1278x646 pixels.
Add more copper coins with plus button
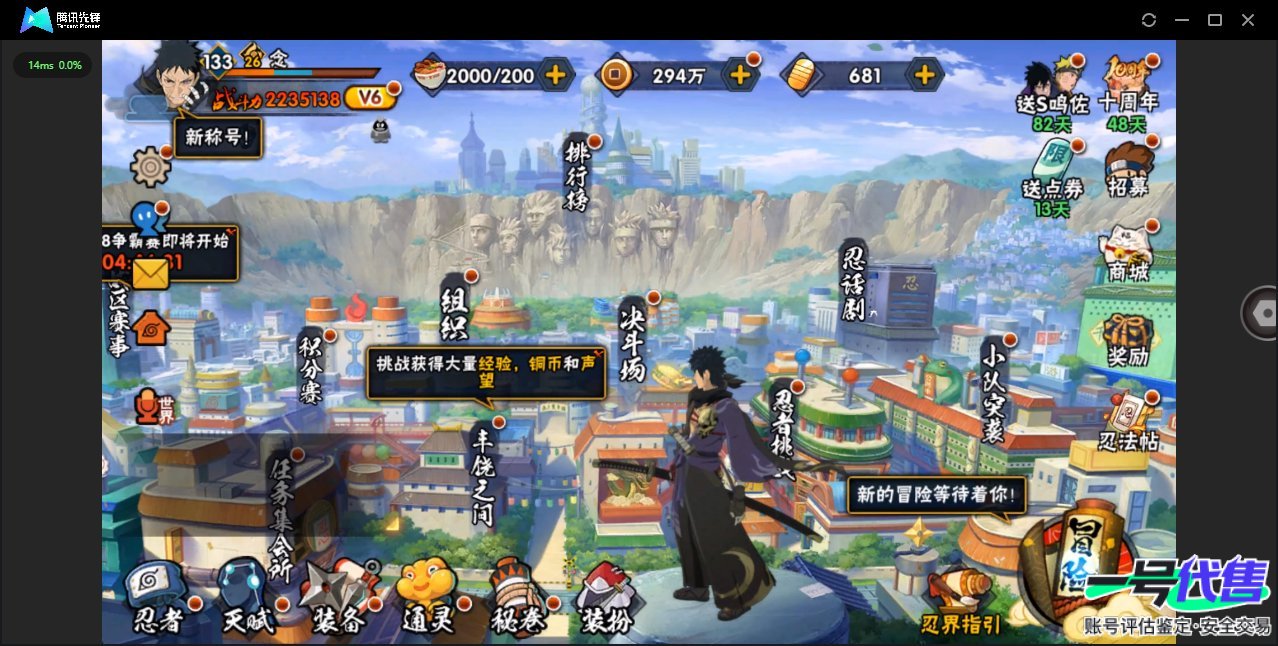pos(740,74)
